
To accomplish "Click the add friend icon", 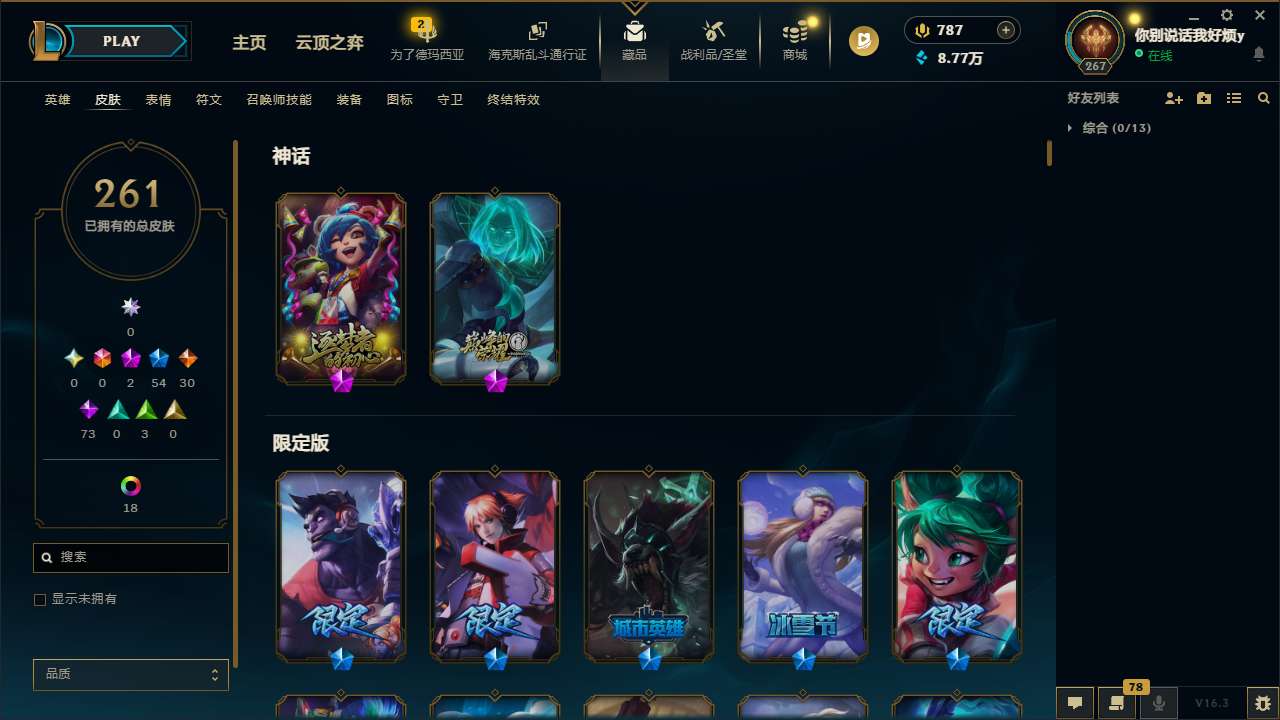I will 1173,98.
